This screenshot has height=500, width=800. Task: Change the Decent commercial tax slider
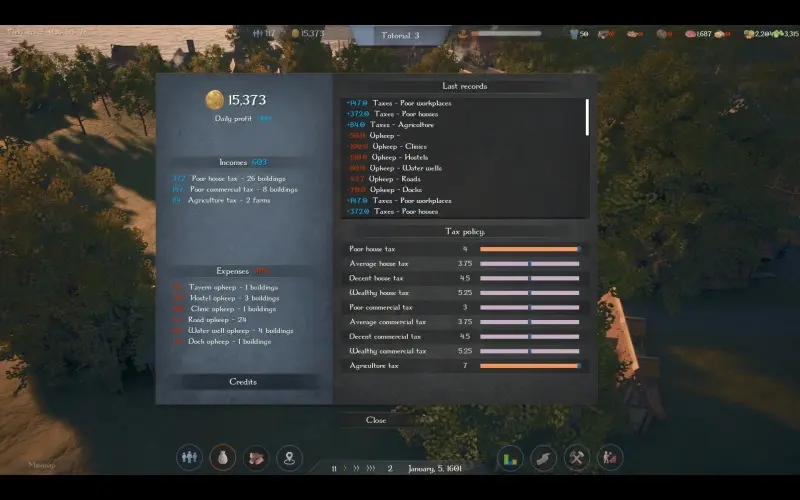(x=529, y=337)
